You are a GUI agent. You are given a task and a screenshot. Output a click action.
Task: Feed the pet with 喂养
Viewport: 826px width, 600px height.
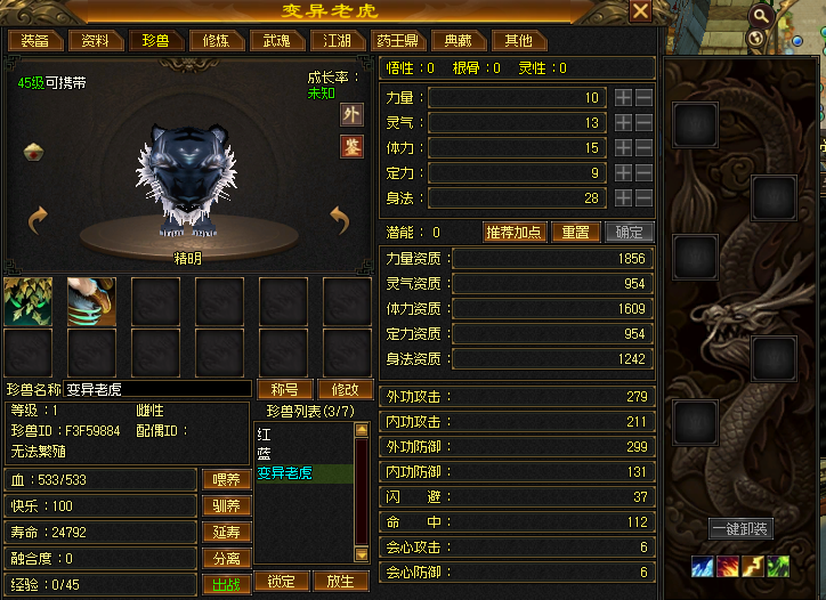click(226, 480)
